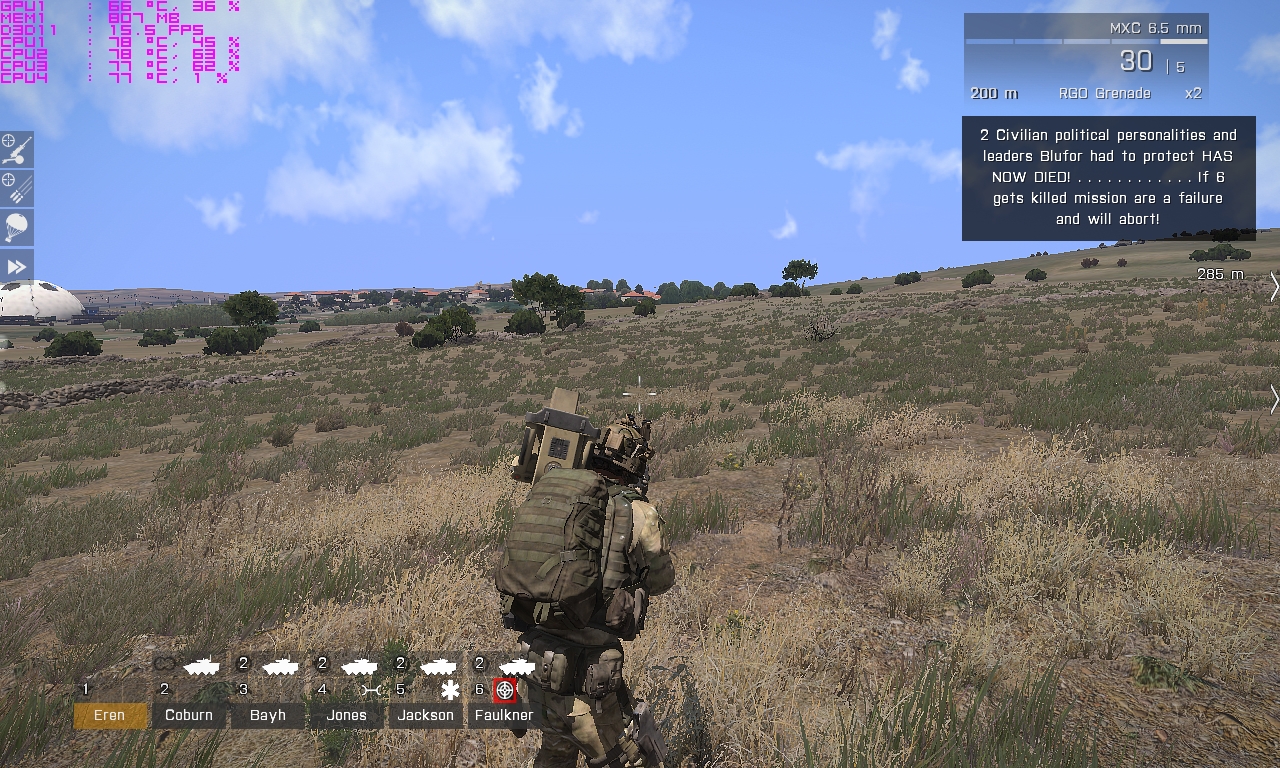Select squad member Jackson
Viewport: 1280px width, 768px height.
(425, 715)
